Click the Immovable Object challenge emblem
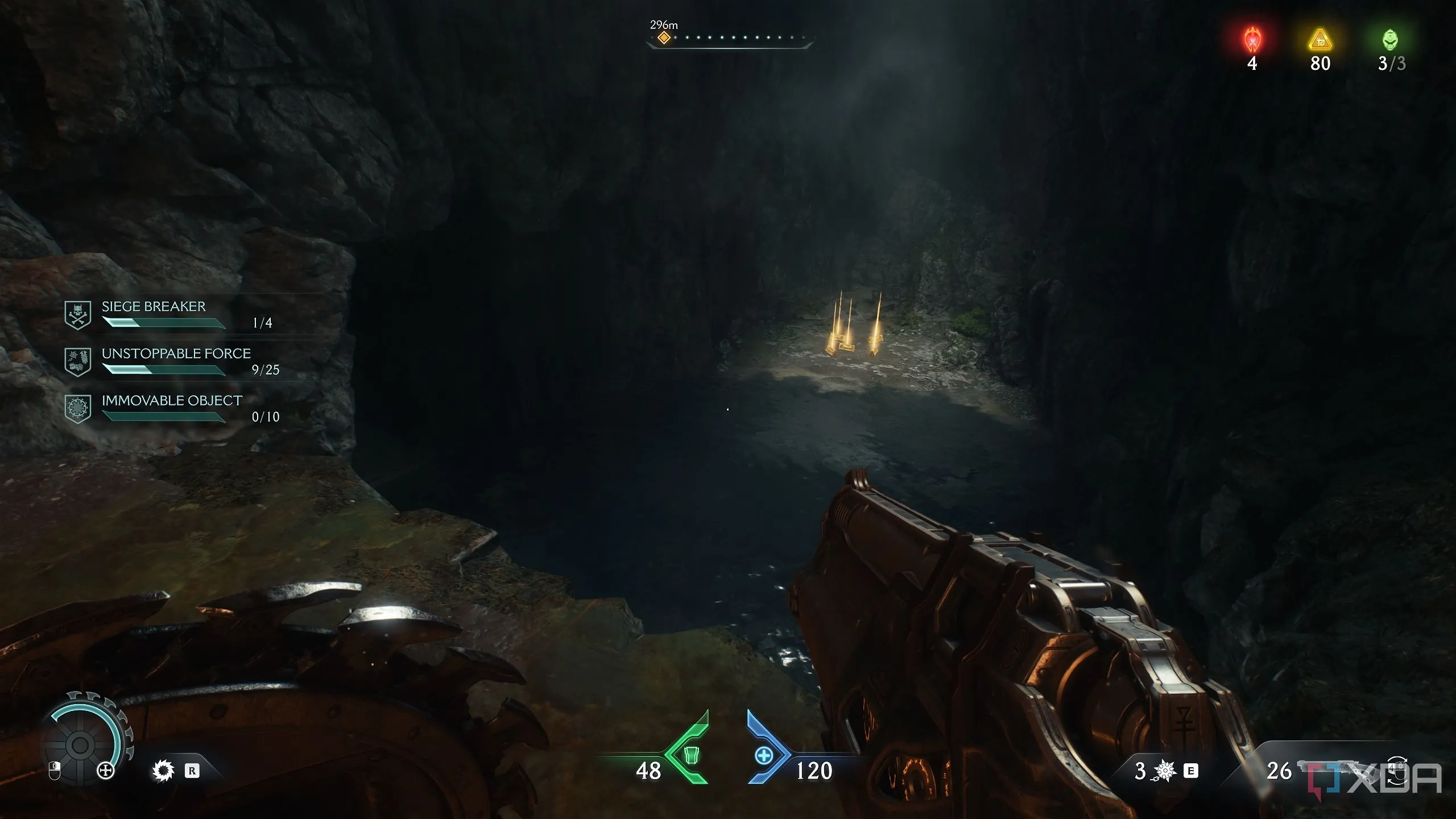Image resolution: width=1456 pixels, height=819 pixels. (x=78, y=408)
